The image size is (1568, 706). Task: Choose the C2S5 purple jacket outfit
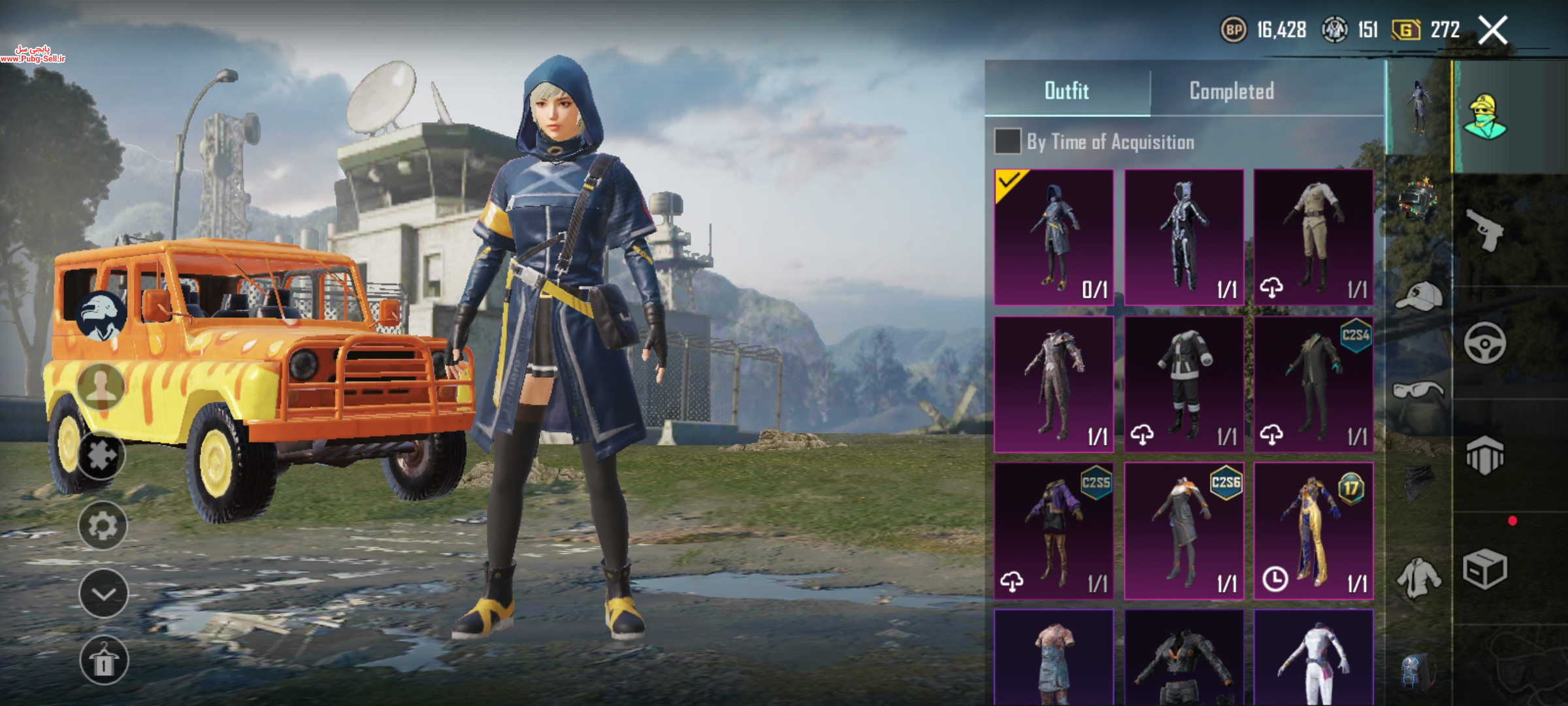[x=1053, y=531]
